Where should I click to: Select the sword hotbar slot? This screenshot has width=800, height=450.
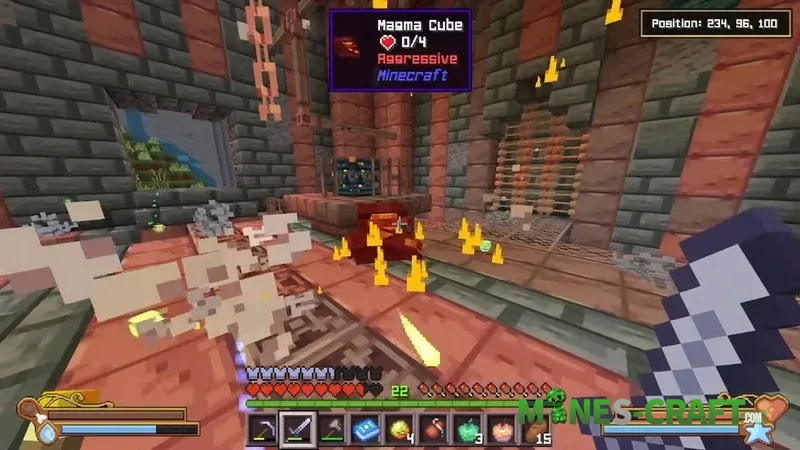(300, 431)
